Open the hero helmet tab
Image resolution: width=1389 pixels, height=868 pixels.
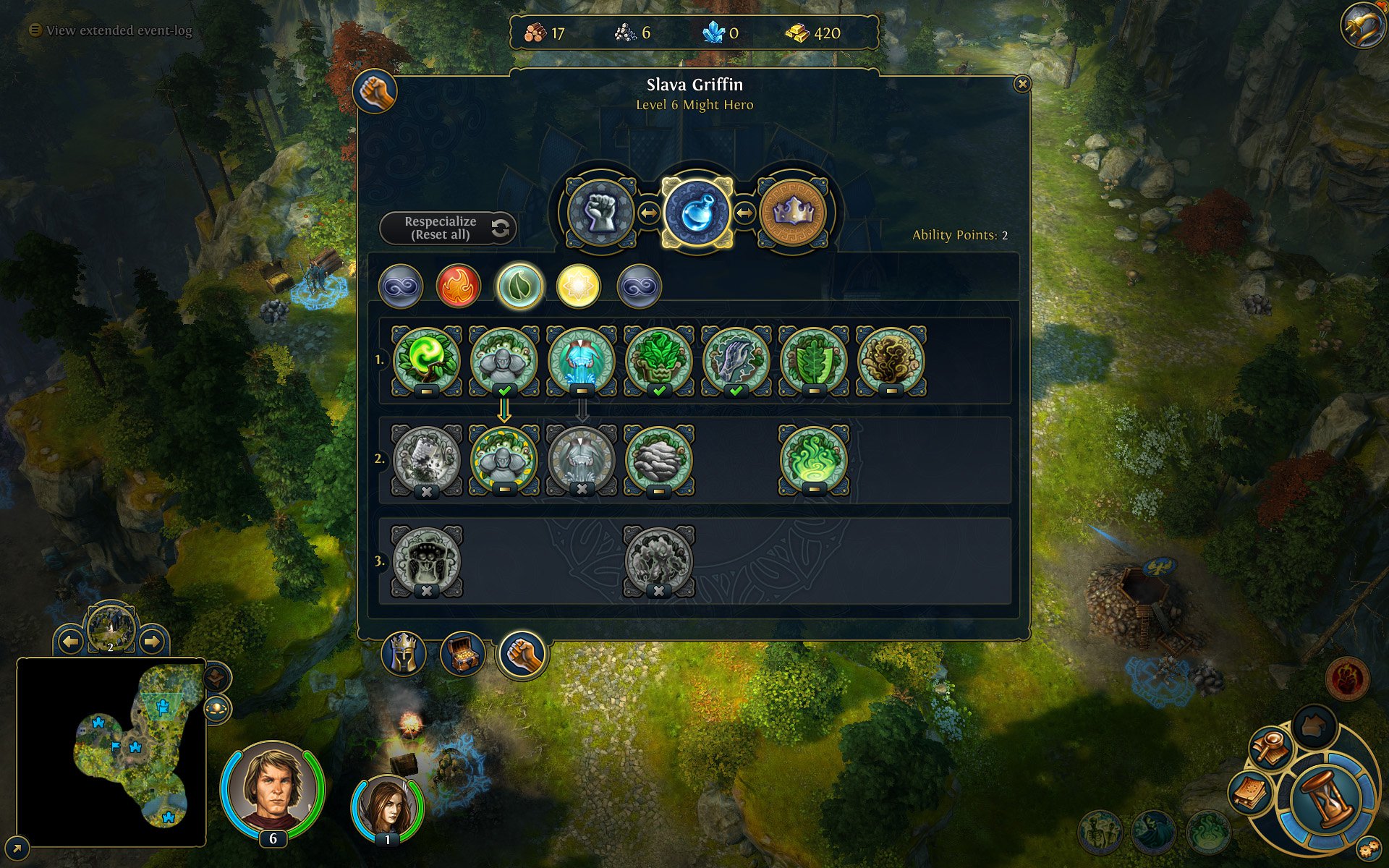[x=404, y=653]
